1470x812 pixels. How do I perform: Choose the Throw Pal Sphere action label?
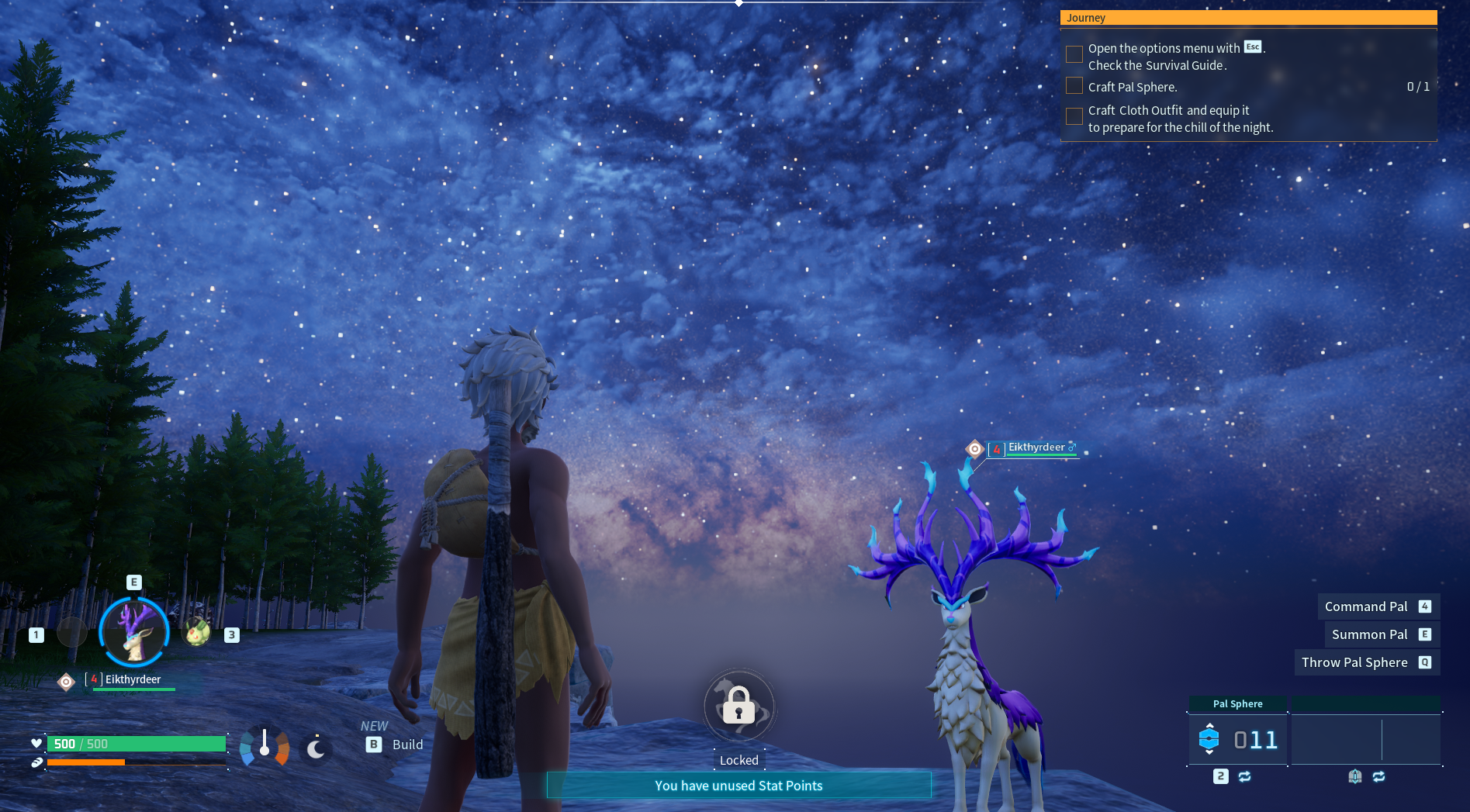[1354, 662]
